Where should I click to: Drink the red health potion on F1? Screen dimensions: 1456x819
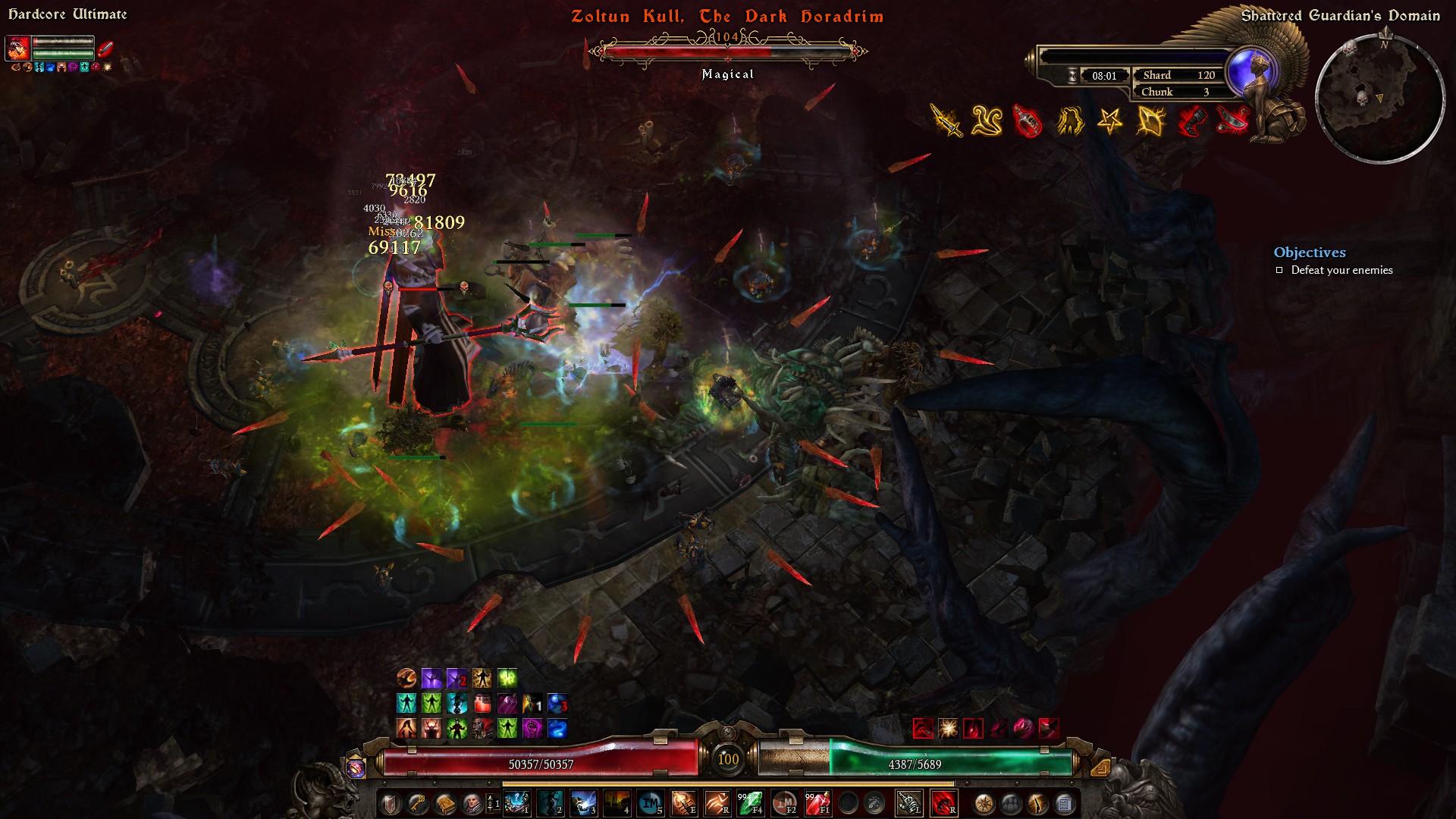(x=817, y=803)
